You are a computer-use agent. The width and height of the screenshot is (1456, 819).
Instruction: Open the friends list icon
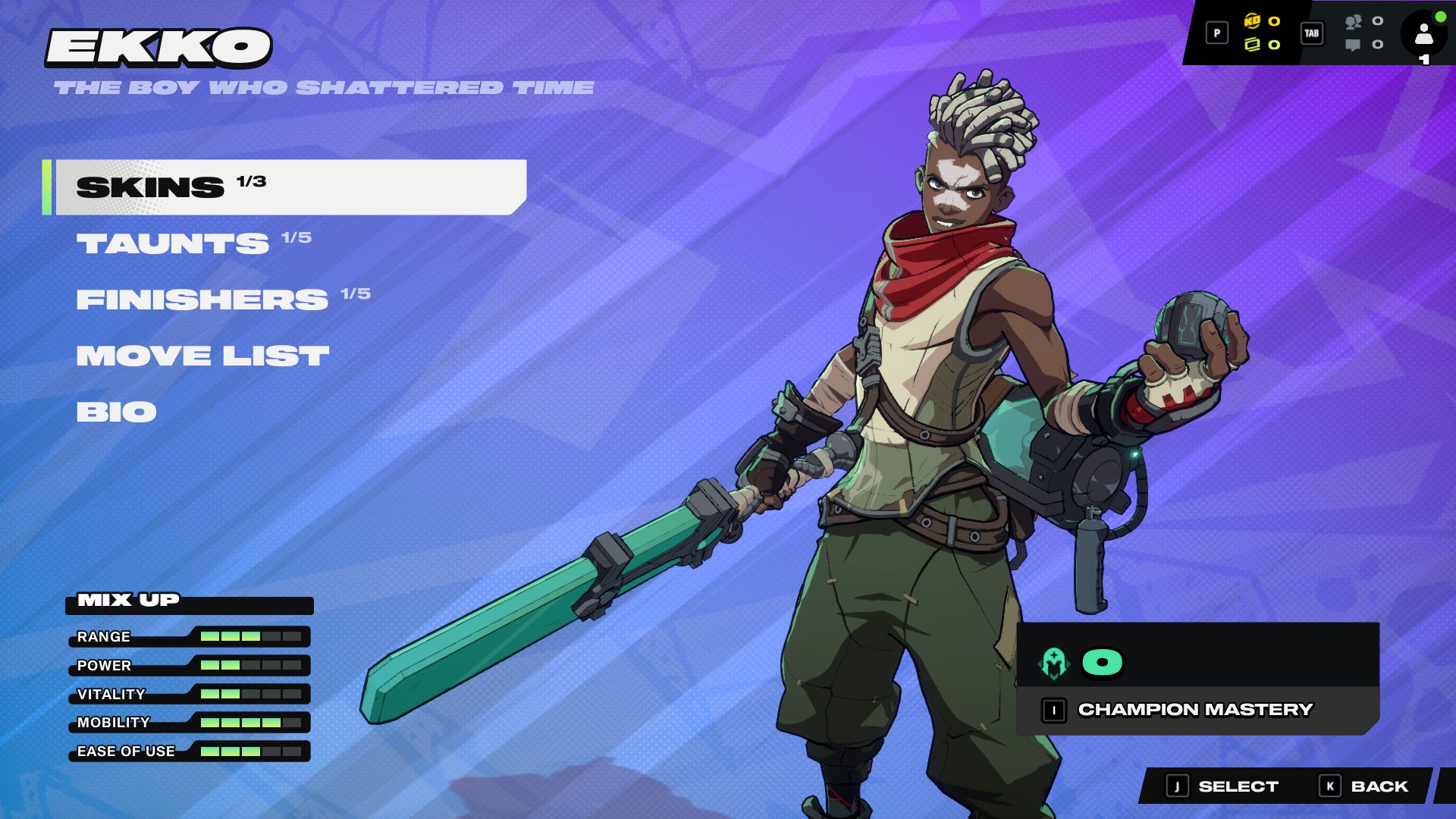point(1354,22)
